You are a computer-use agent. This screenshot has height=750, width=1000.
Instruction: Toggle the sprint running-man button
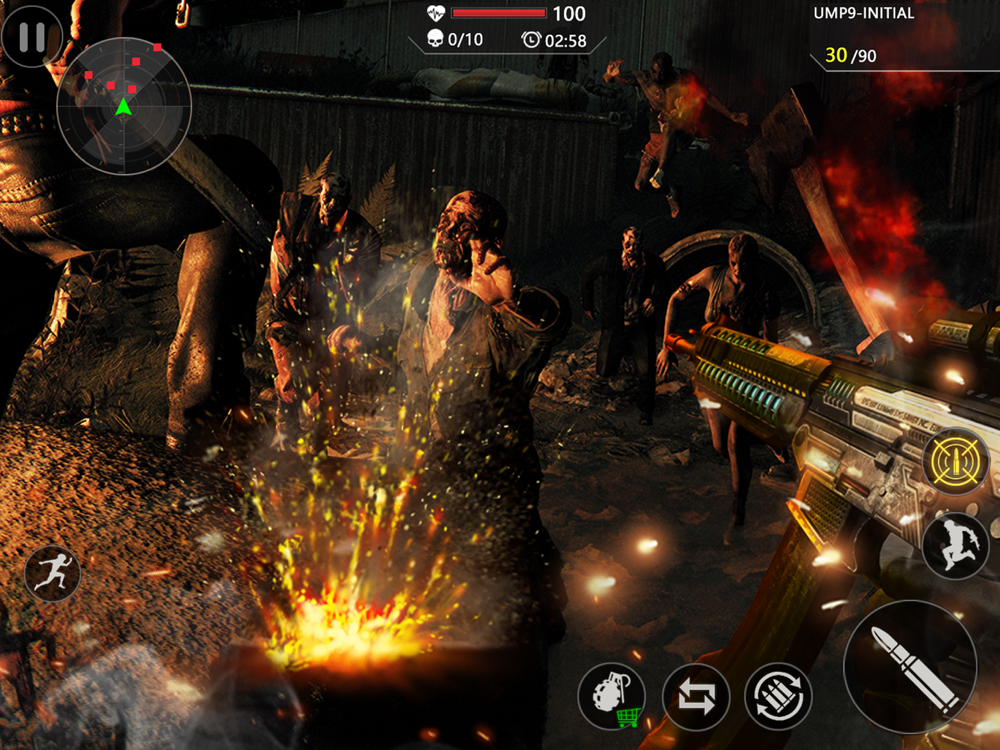coord(53,574)
